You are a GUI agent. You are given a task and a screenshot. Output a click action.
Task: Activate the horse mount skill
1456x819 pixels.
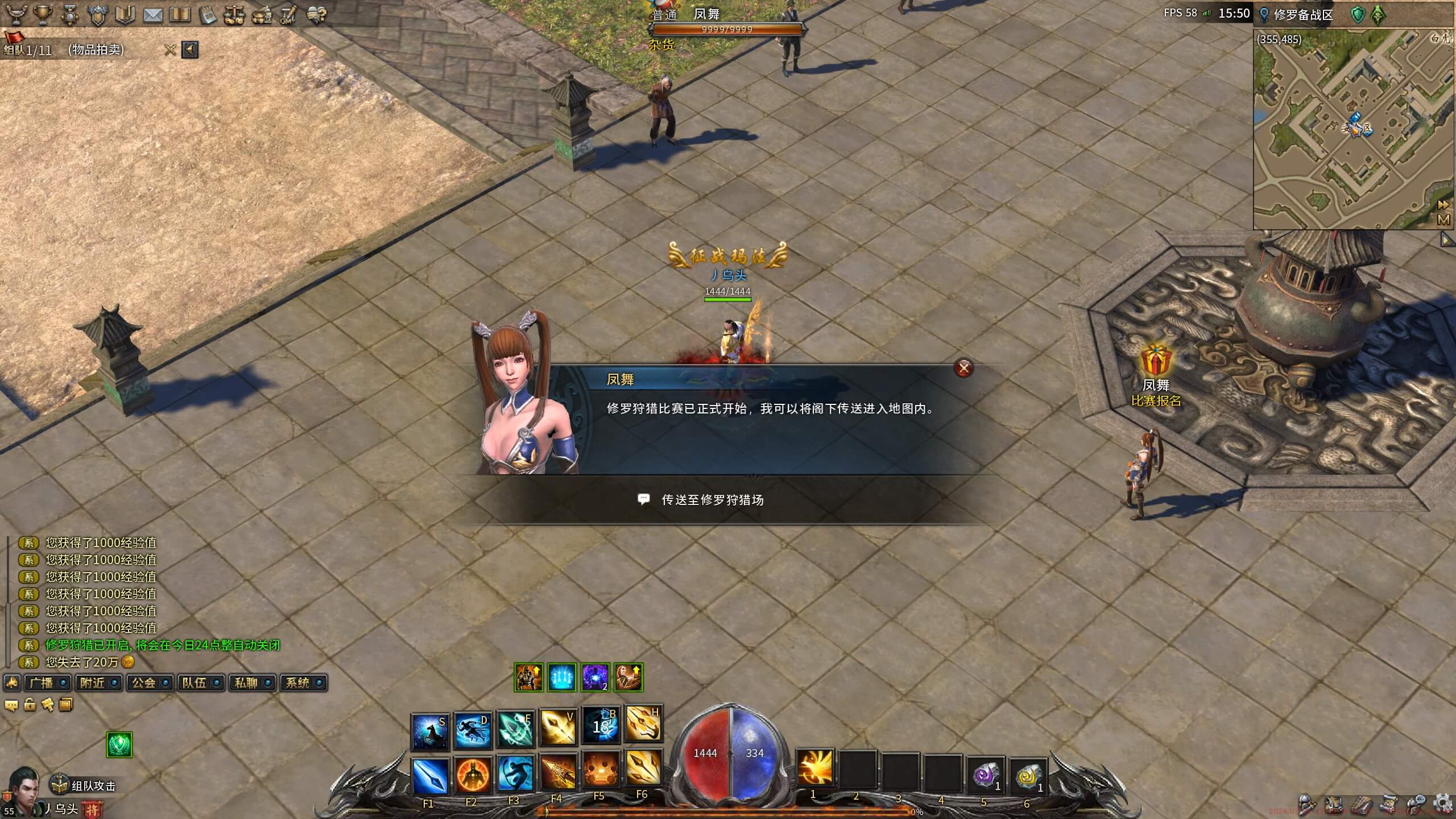(x=430, y=731)
